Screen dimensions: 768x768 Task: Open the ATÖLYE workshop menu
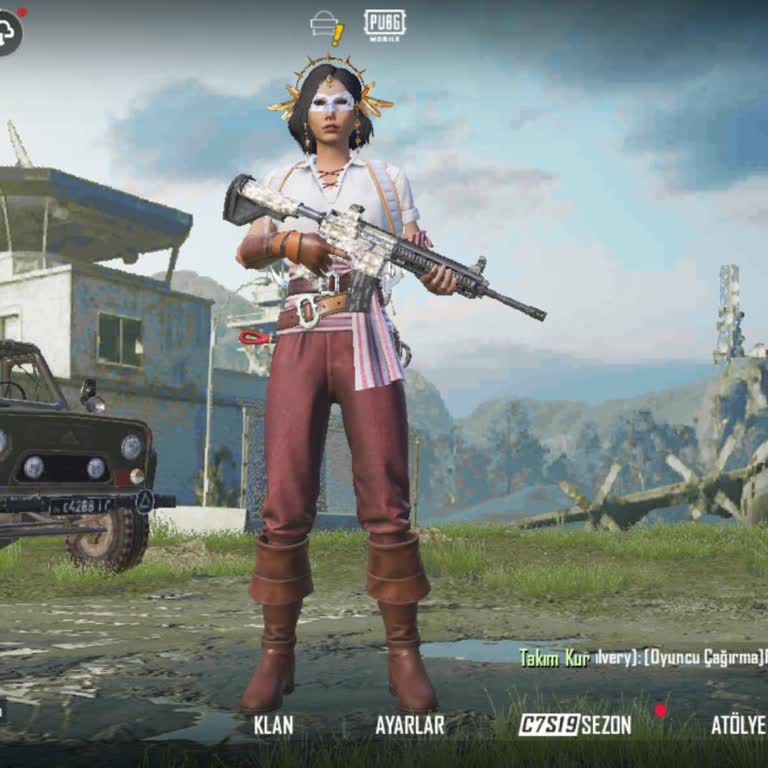(x=738, y=725)
